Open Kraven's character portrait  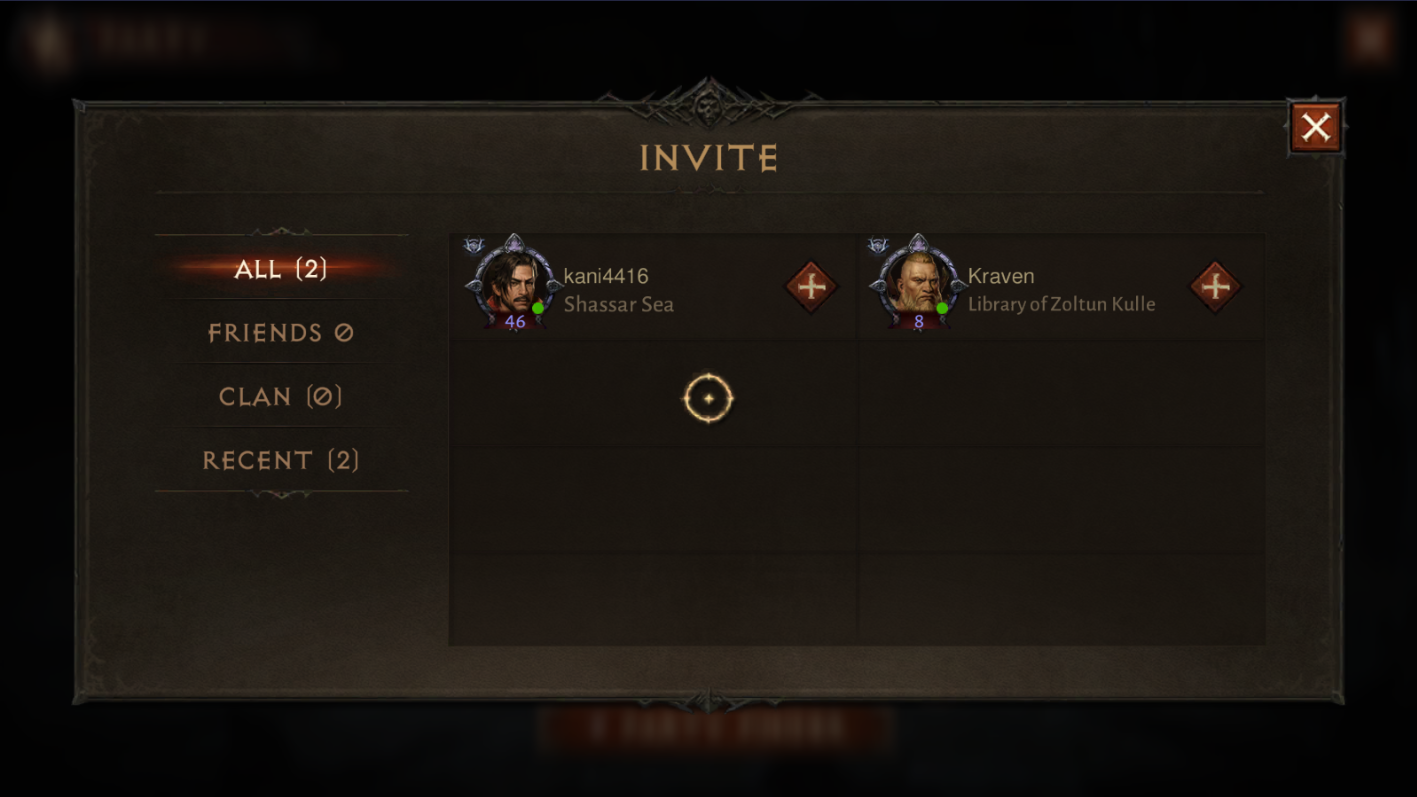917,284
